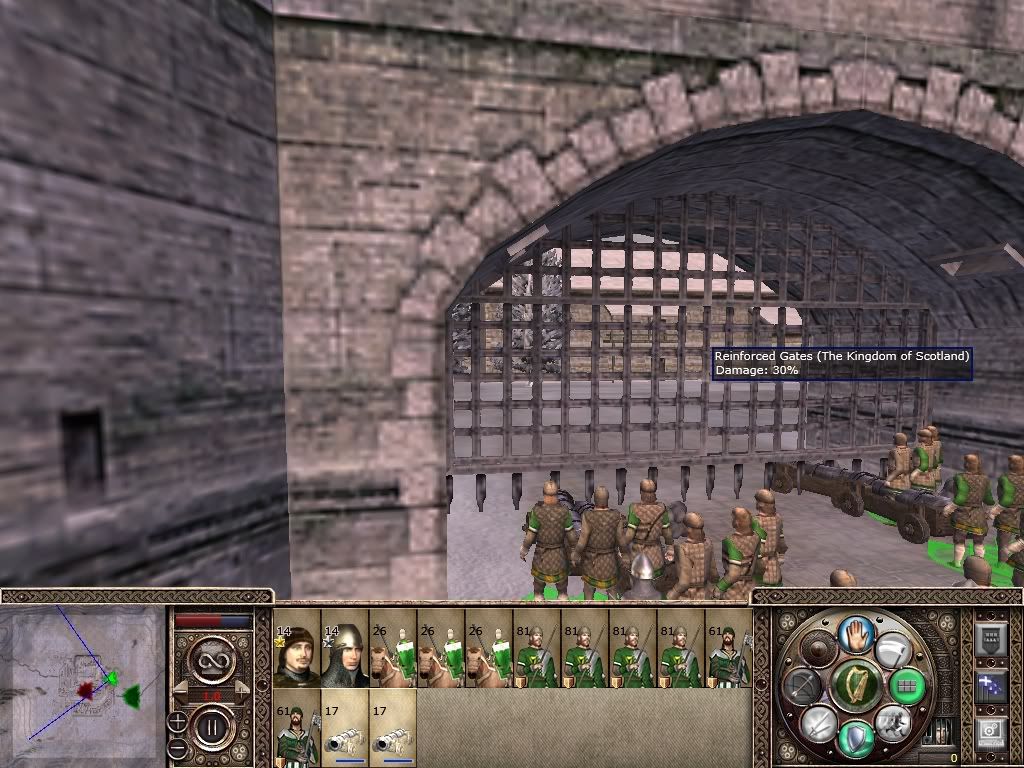The image size is (1024, 768).
Task: Select the gold-star general unit card
Action: coord(296,649)
